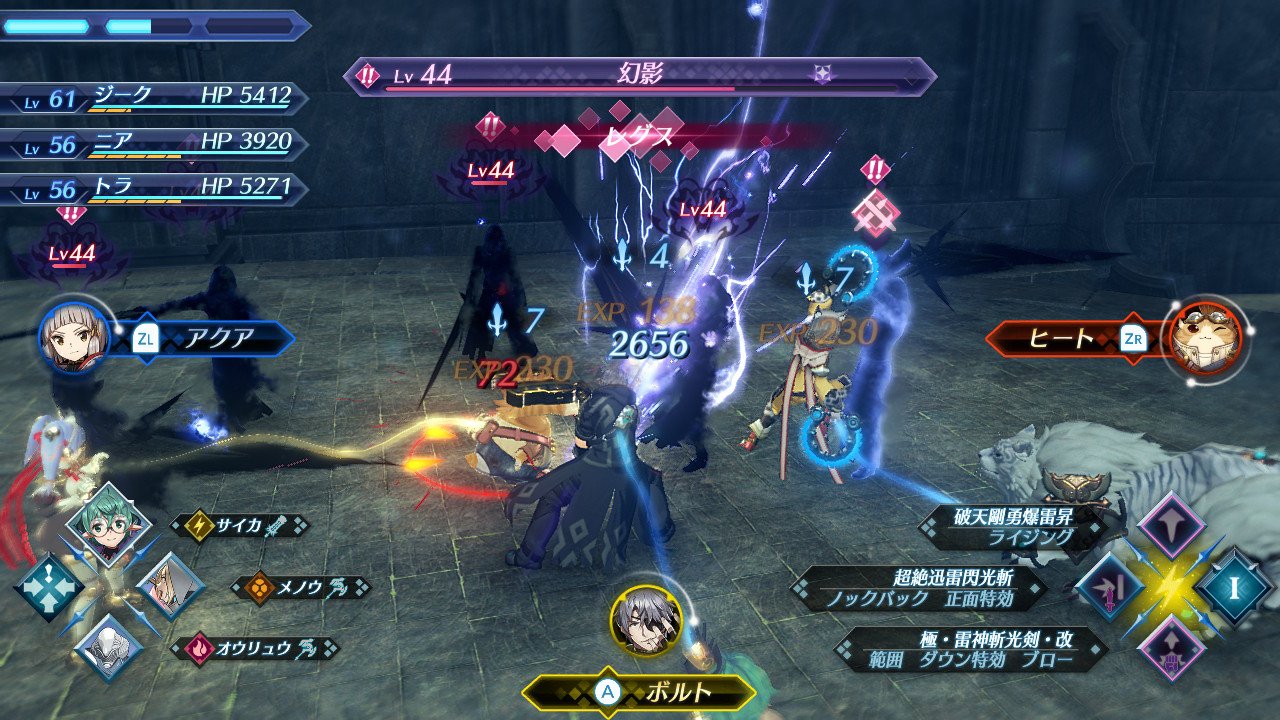Click the 幻影 enemy target bar
This screenshot has height=720, width=1280.
pyautogui.click(x=640, y=77)
